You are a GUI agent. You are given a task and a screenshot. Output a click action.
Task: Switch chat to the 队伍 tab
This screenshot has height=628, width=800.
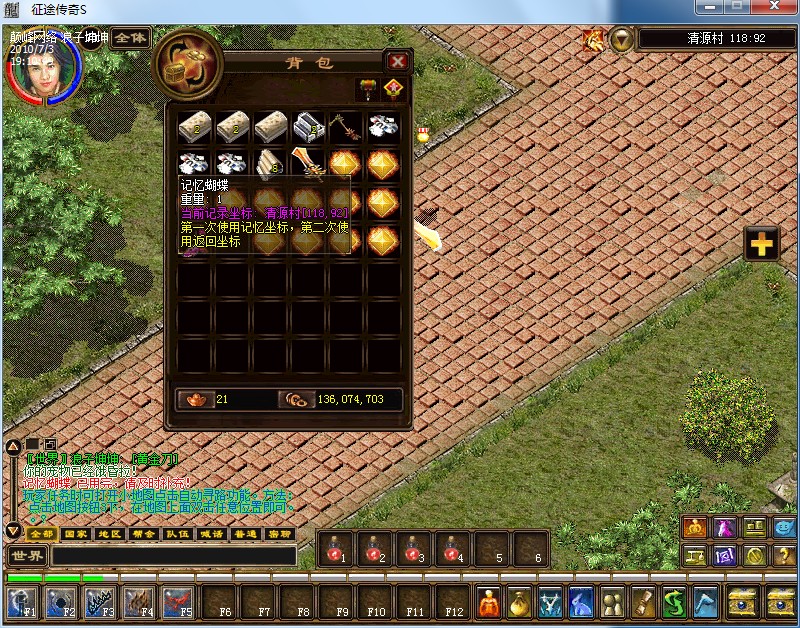point(177,534)
